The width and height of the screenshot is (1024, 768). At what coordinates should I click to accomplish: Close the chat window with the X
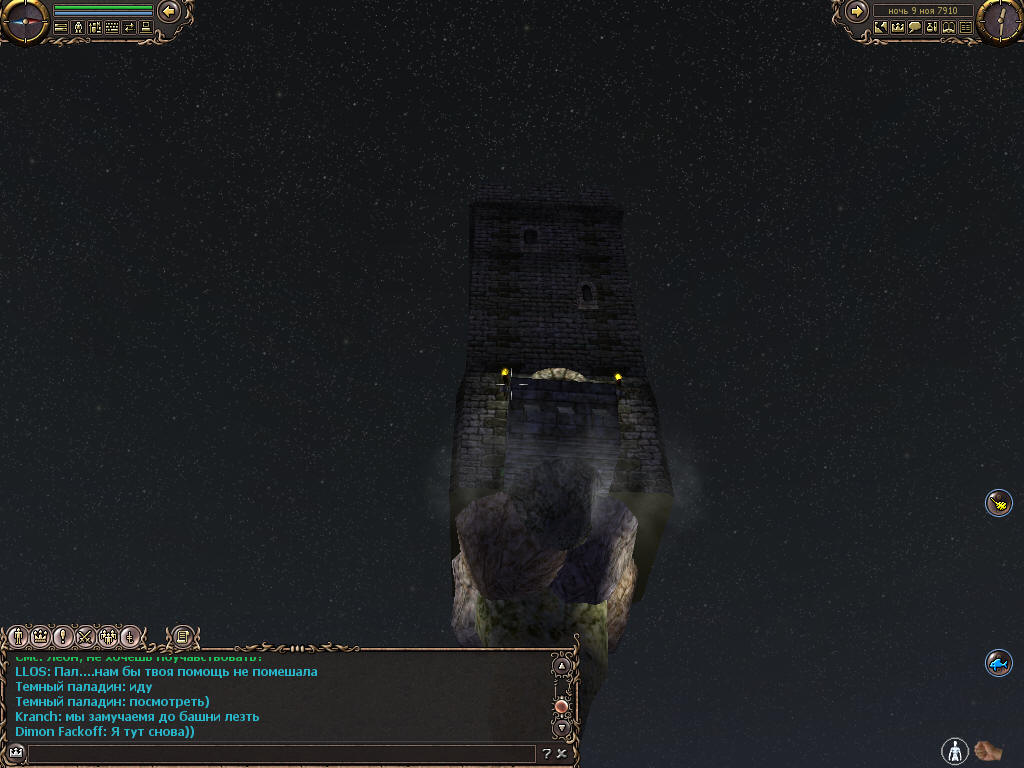click(562, 754)
